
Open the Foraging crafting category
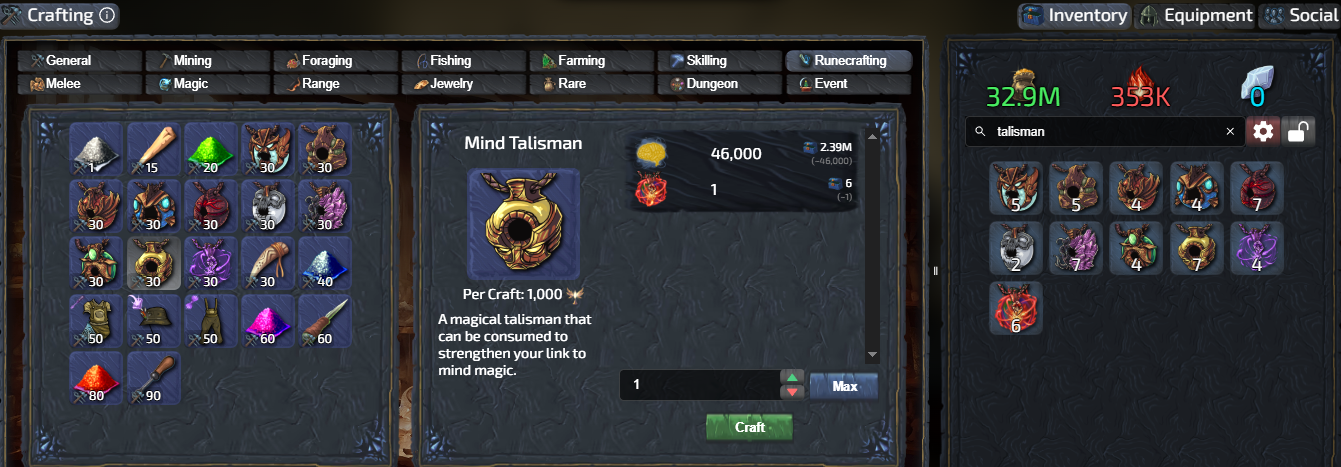[335, 61]
